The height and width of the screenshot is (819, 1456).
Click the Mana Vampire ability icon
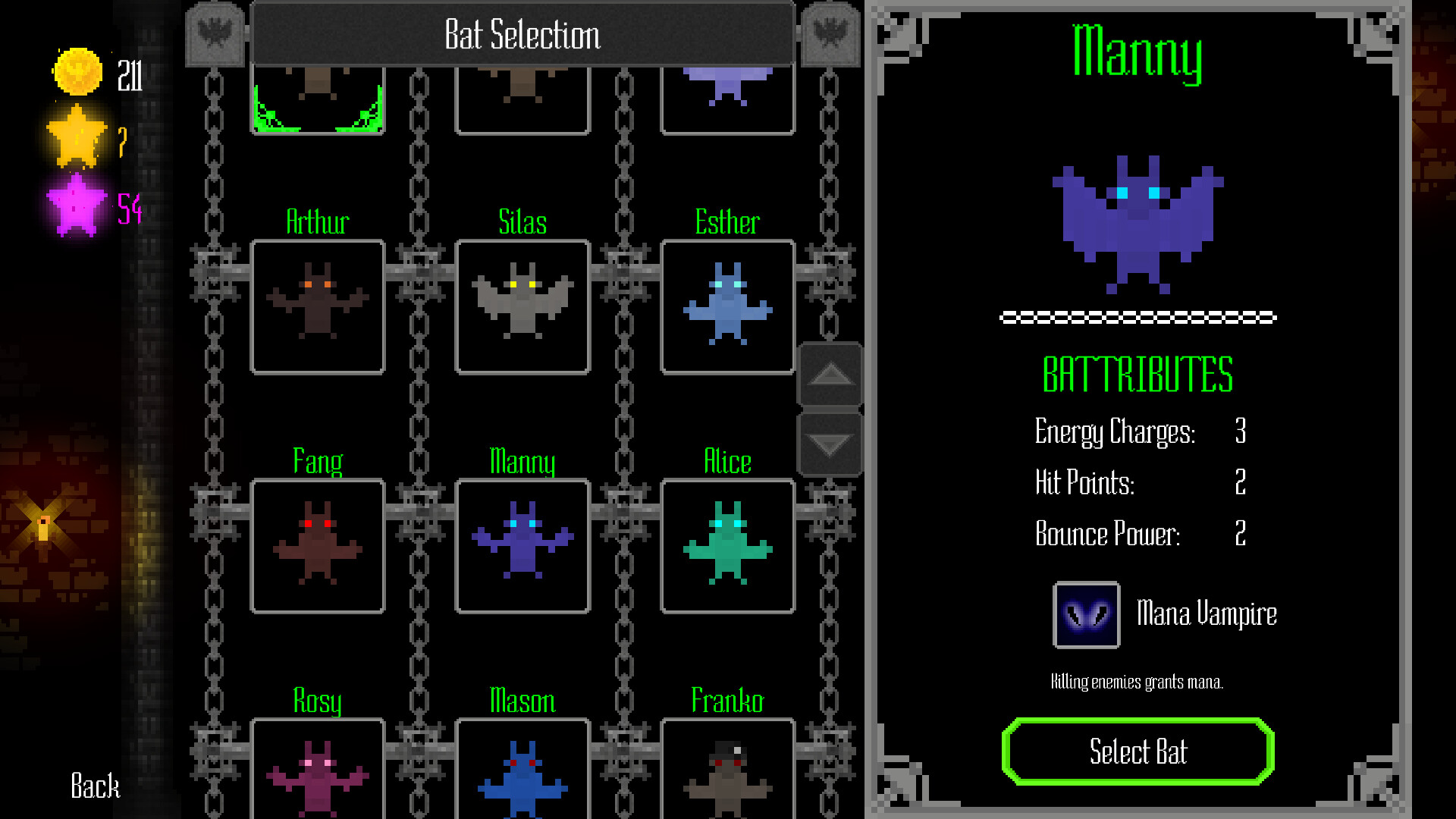pos(1086,614)
